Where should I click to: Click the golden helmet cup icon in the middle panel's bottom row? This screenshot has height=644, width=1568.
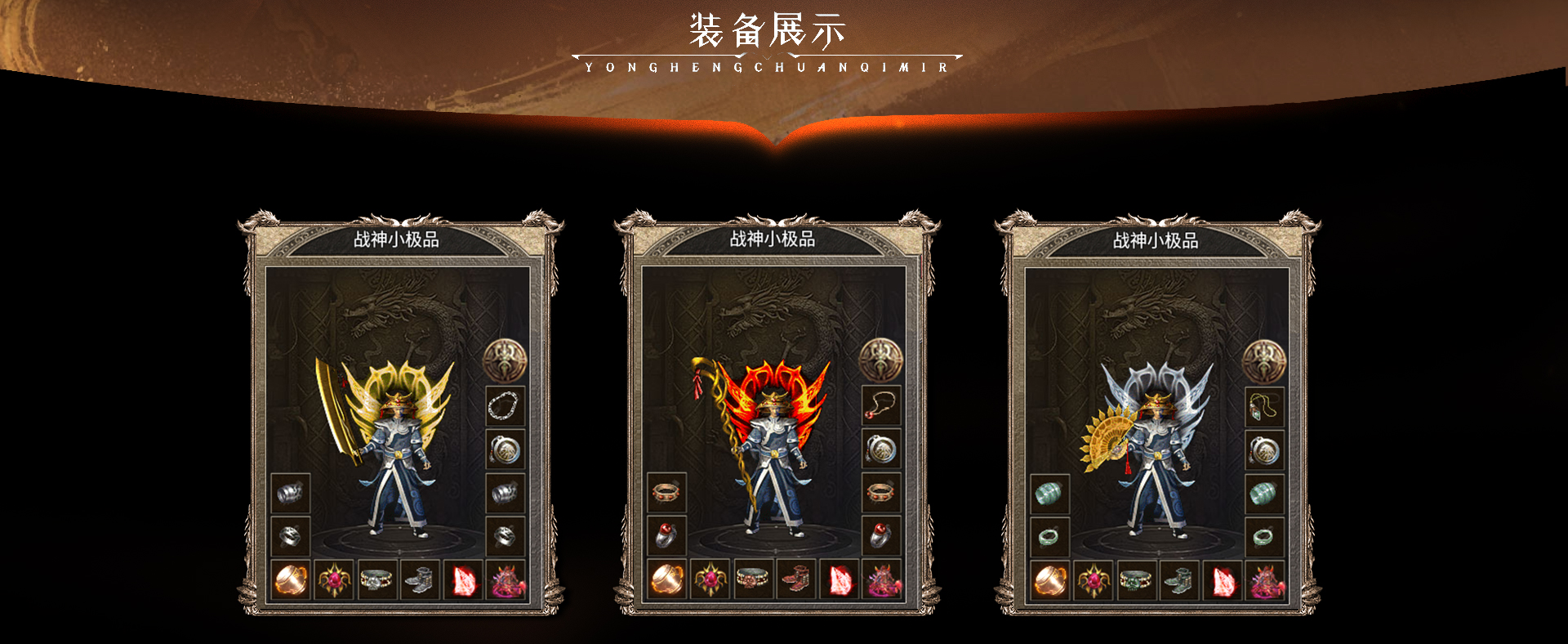(667, 580)
